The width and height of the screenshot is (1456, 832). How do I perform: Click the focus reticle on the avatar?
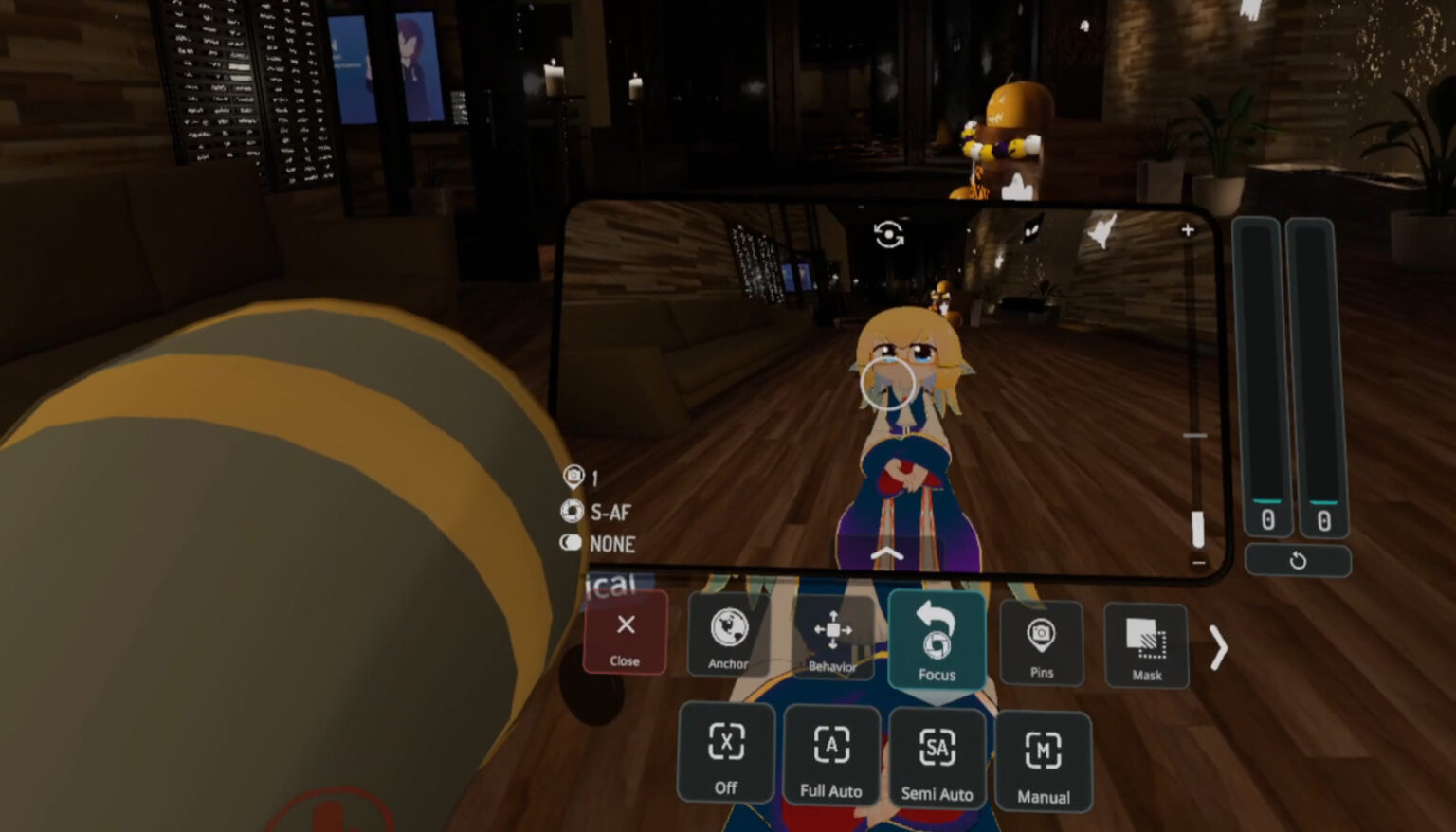tap(889, 384)
